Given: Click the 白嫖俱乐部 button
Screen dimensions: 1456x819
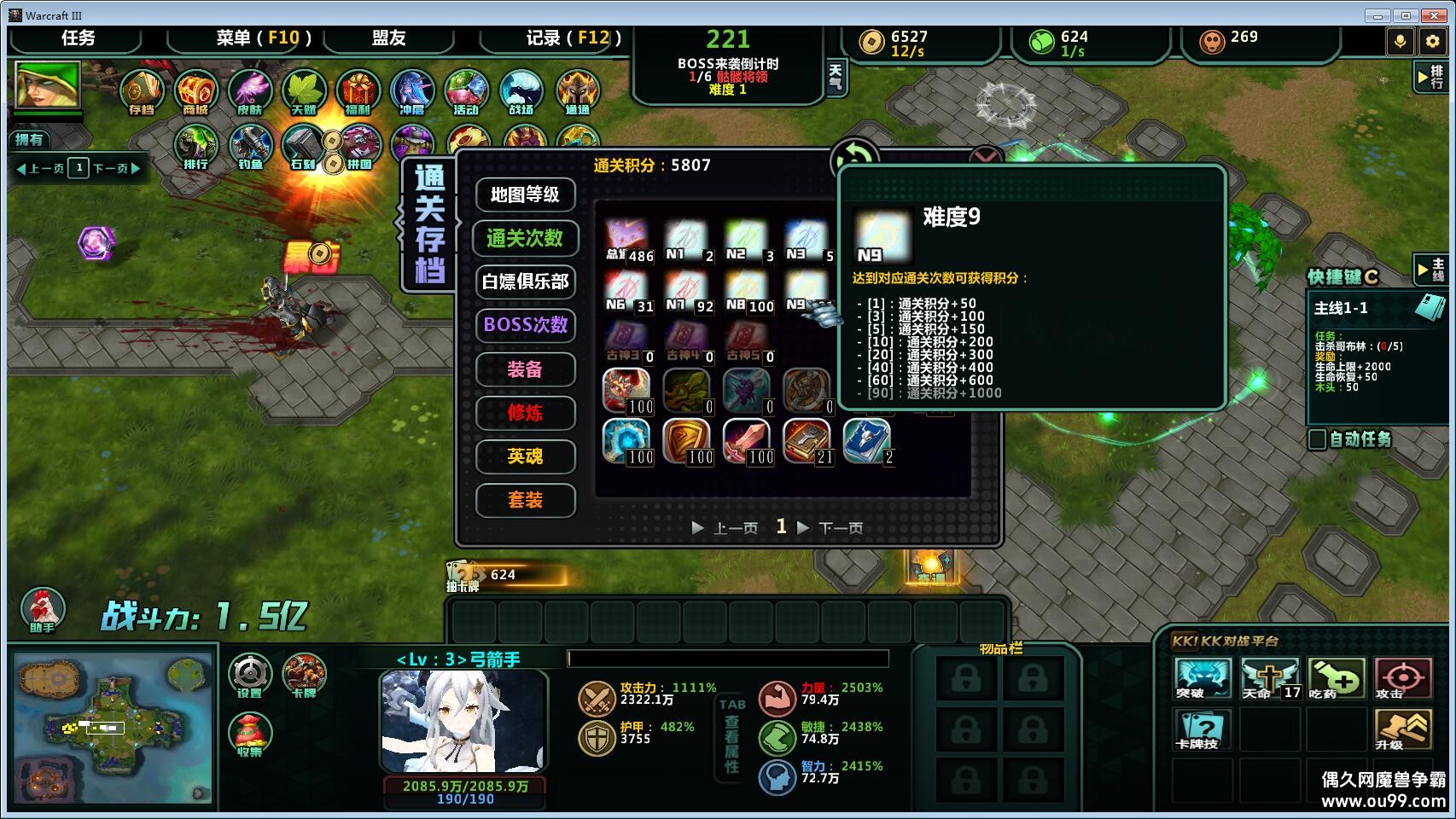Looking at the screenshot, I should 524,282.
